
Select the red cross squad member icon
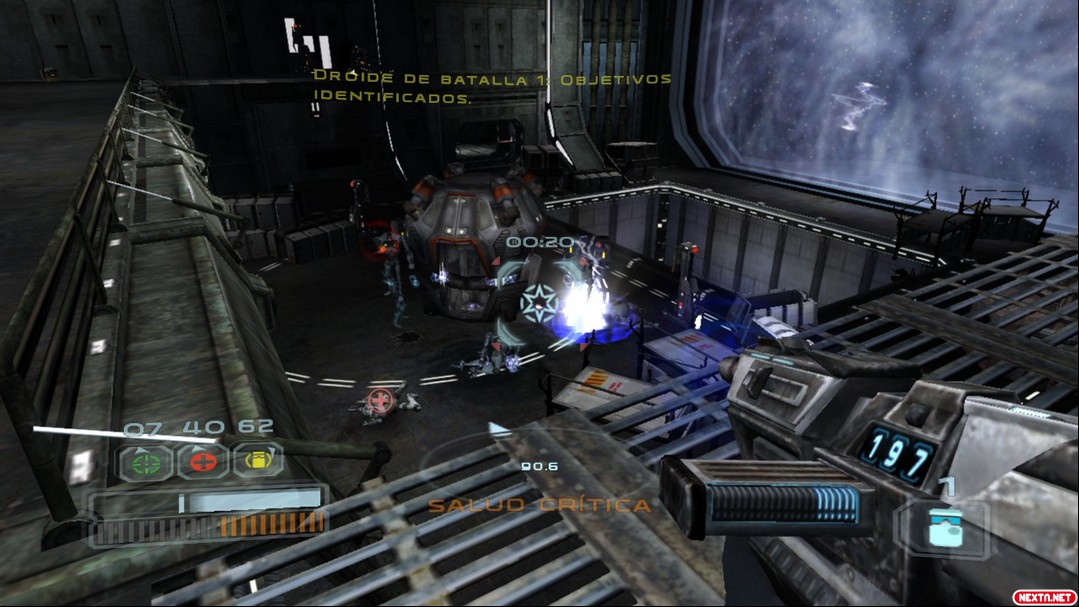coord(201,462)
